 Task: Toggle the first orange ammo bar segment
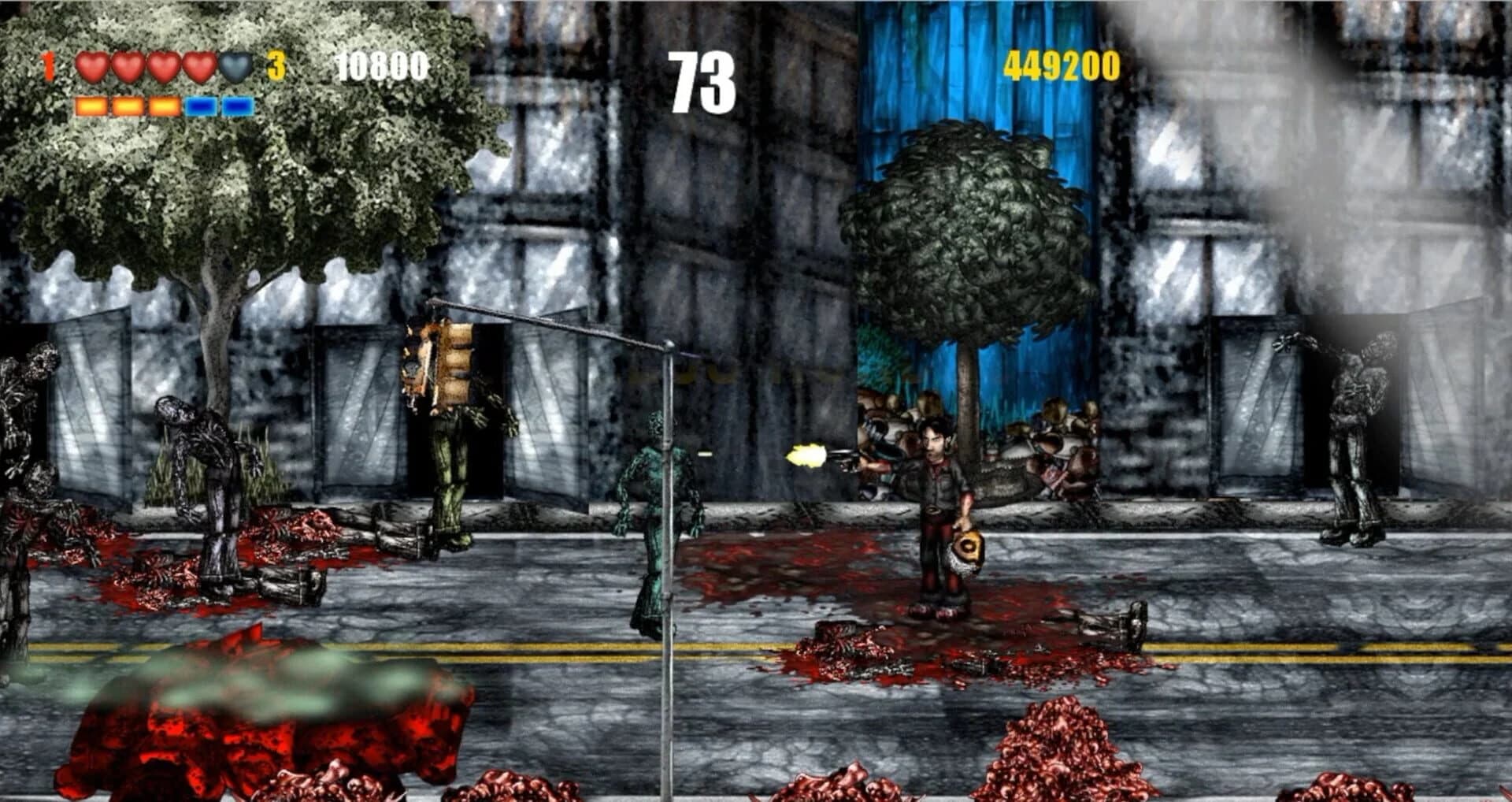[x=91, y=105]
